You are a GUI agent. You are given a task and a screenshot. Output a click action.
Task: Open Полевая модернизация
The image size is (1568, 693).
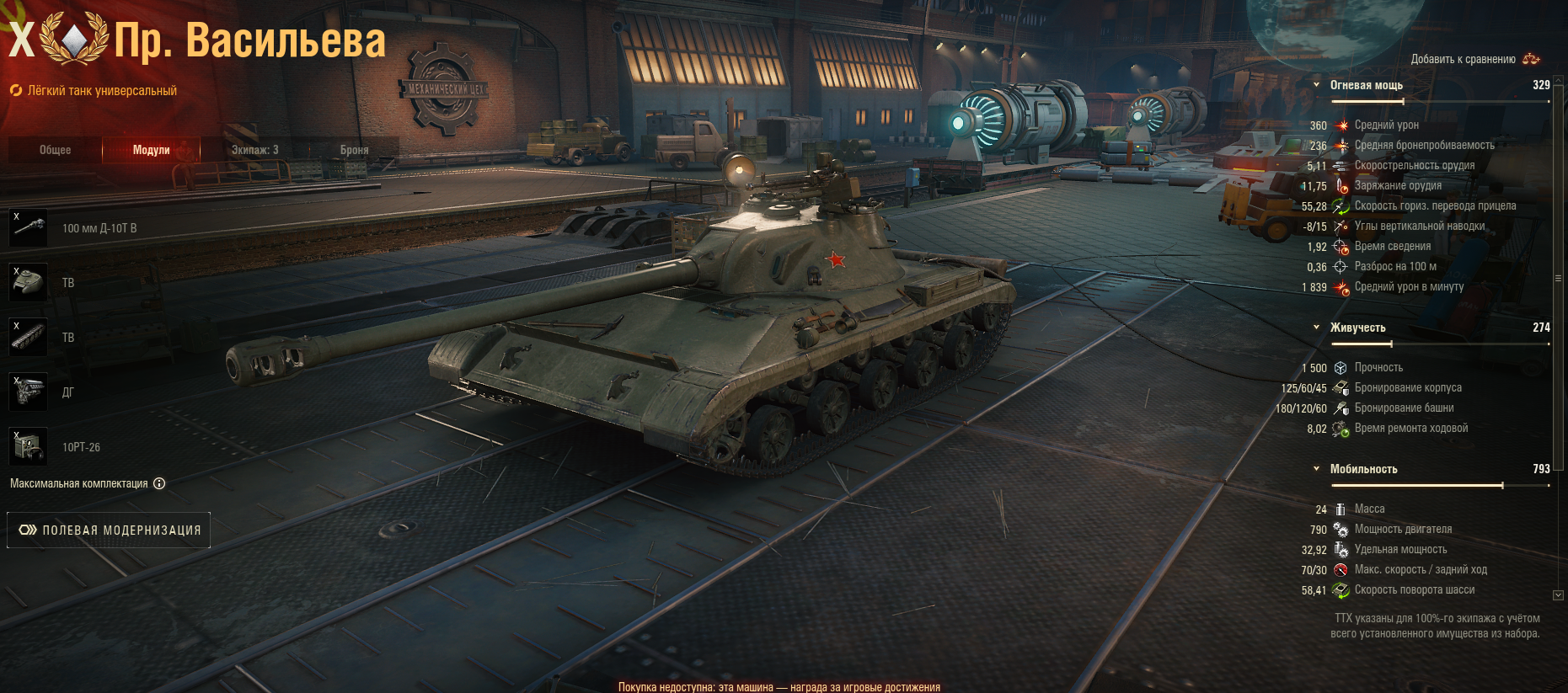(x=109, y=530)
